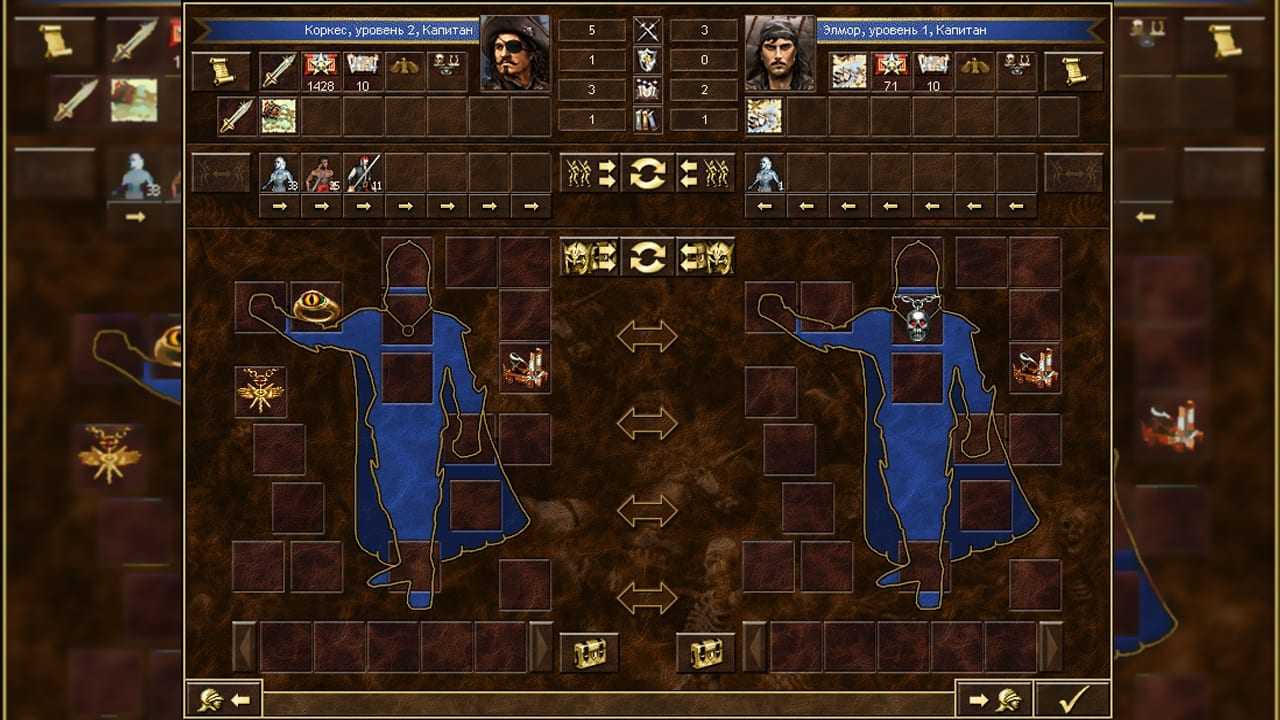Move all artifacts to the left hero
Image resolution: width=1280 pixels, height=720 pixels.
point(706,257)
